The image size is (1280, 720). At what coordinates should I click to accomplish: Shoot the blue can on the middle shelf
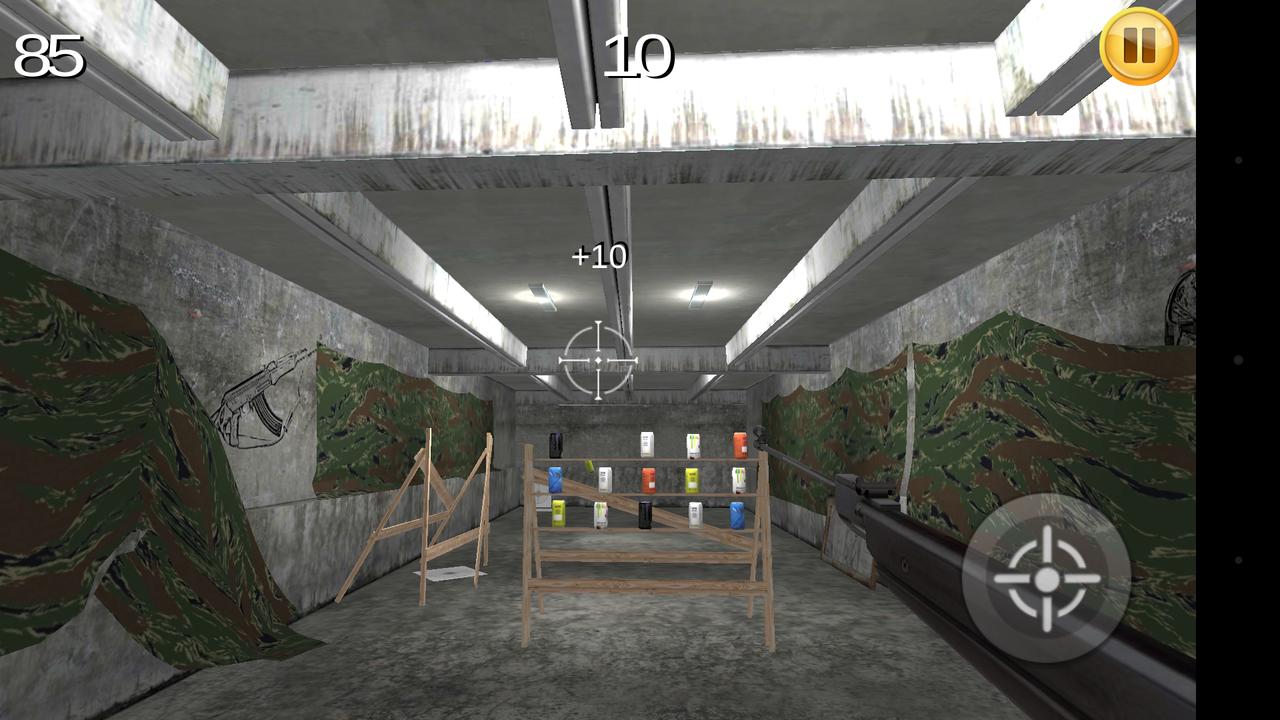556,479
